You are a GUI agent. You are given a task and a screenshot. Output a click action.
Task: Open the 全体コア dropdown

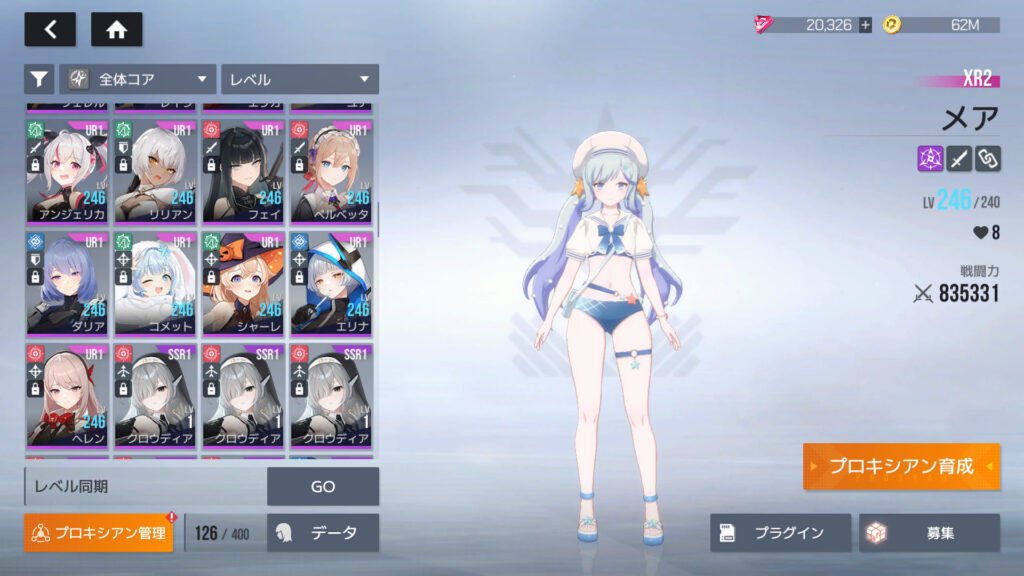click(x=139, y=79)
